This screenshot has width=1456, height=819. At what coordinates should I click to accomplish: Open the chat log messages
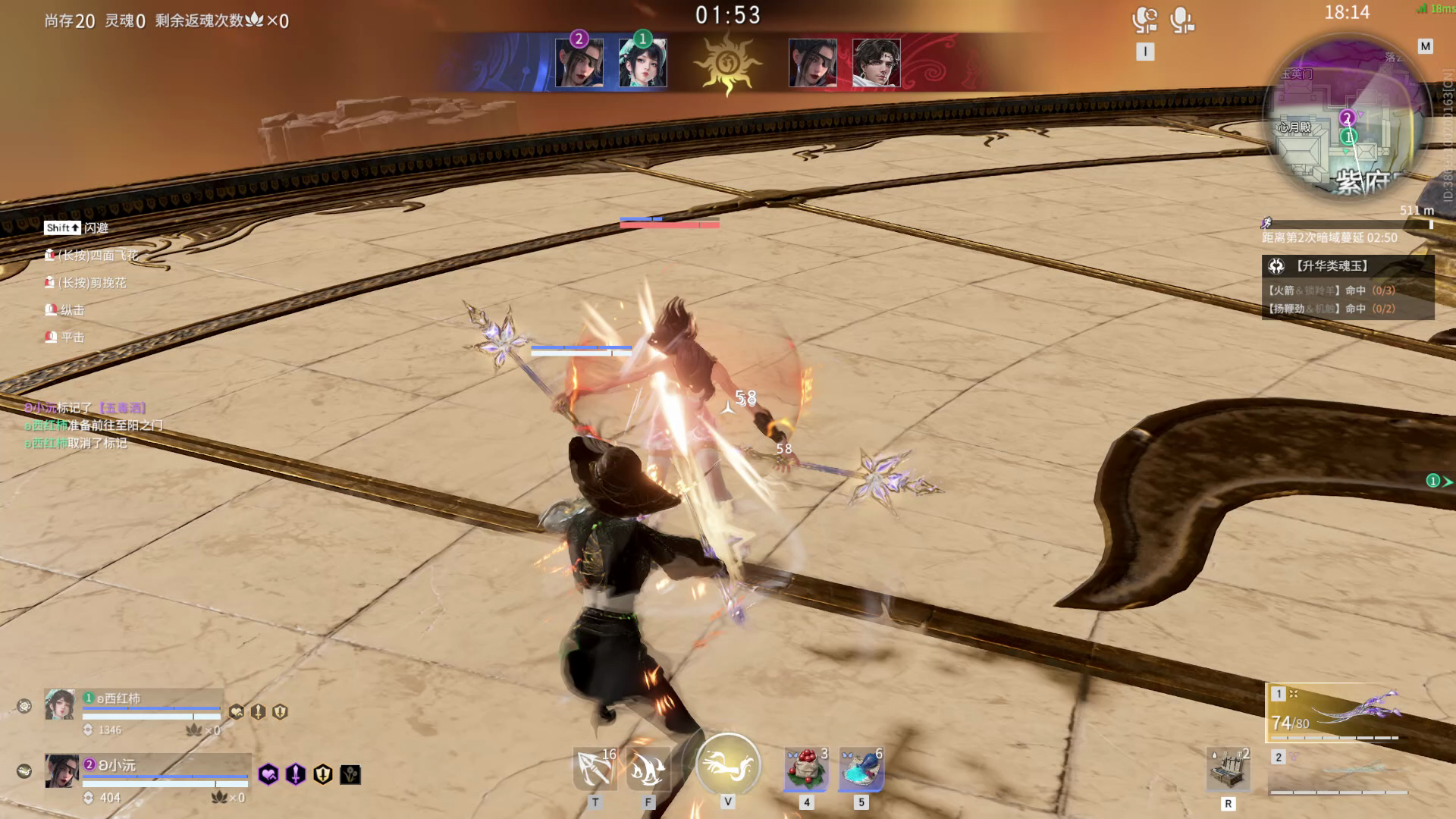click(x=93, y=425)
